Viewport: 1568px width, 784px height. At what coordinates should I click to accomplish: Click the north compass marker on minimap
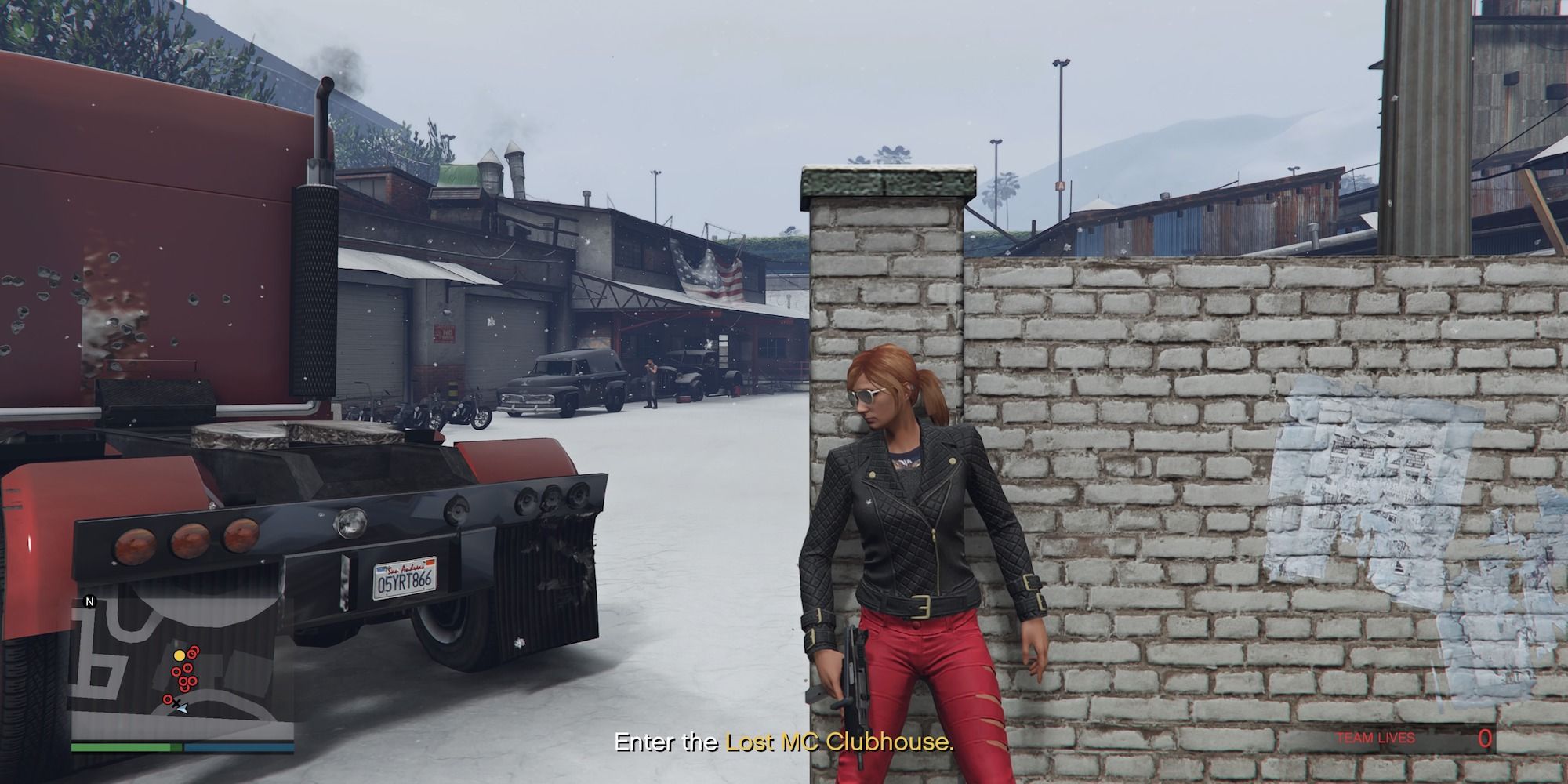click(90, 603)
